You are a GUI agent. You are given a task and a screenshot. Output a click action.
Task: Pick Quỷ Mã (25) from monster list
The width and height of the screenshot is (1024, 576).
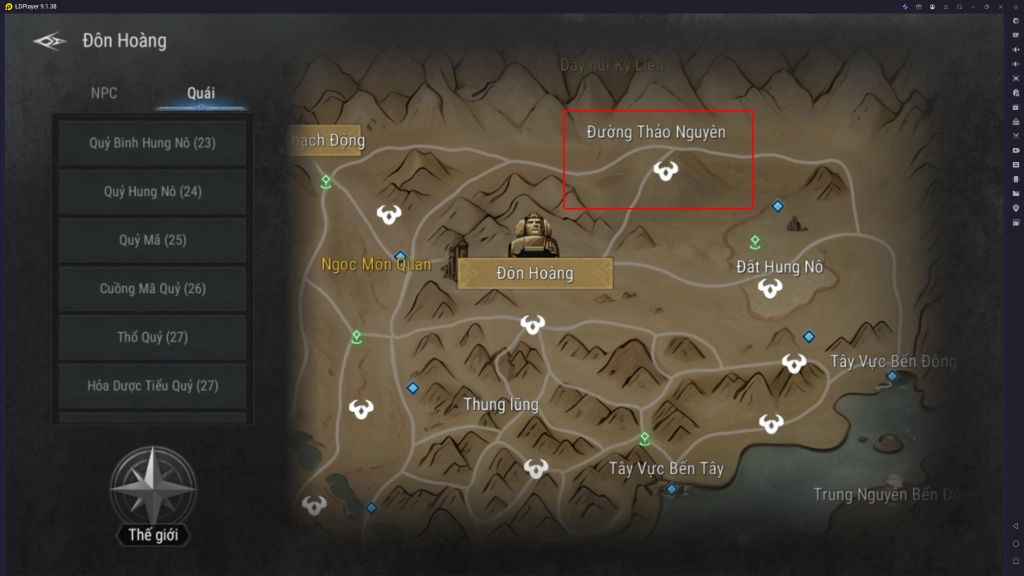point(152,240)
